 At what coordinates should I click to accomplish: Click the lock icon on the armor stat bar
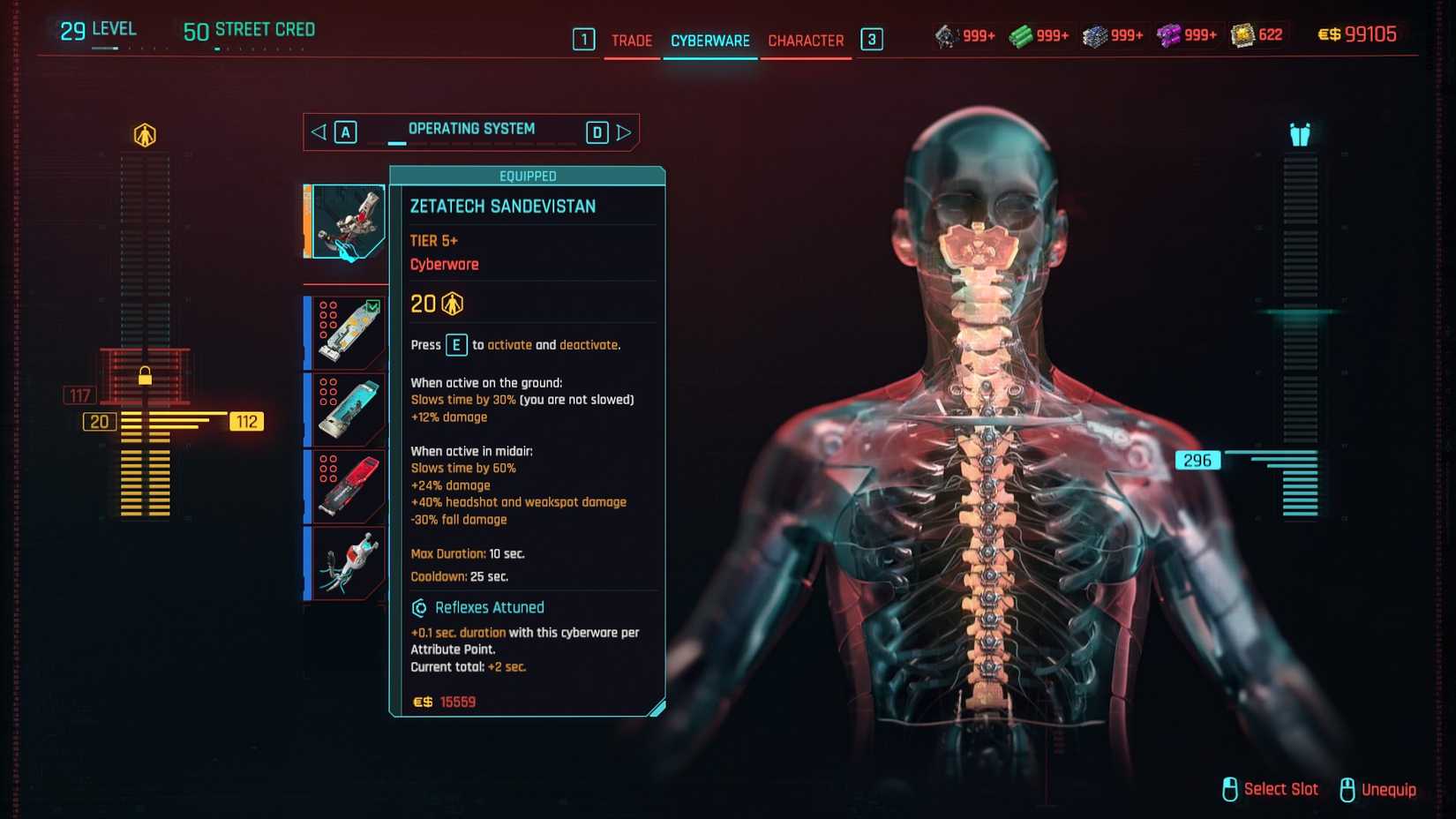(145, 377)
